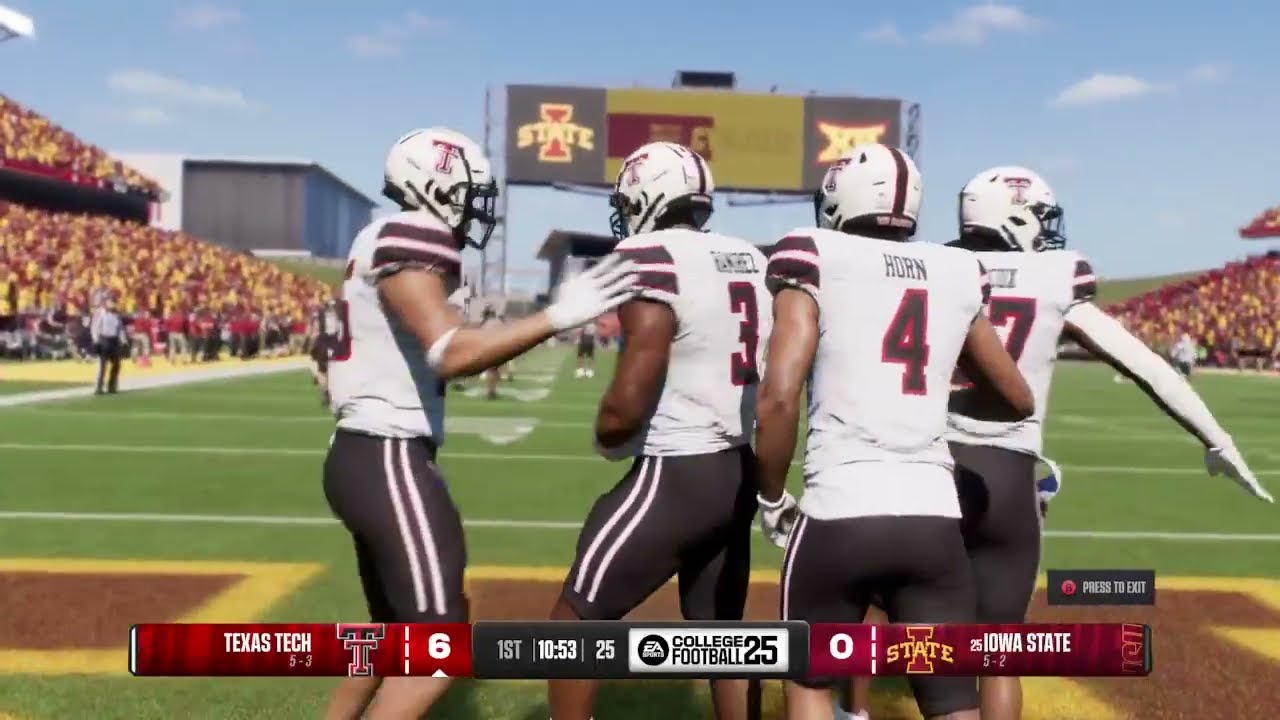This screenshot has height=720, width=1280.
Task: Select the TEXAS TECH team name label
Action: click(x=266, y=641)
